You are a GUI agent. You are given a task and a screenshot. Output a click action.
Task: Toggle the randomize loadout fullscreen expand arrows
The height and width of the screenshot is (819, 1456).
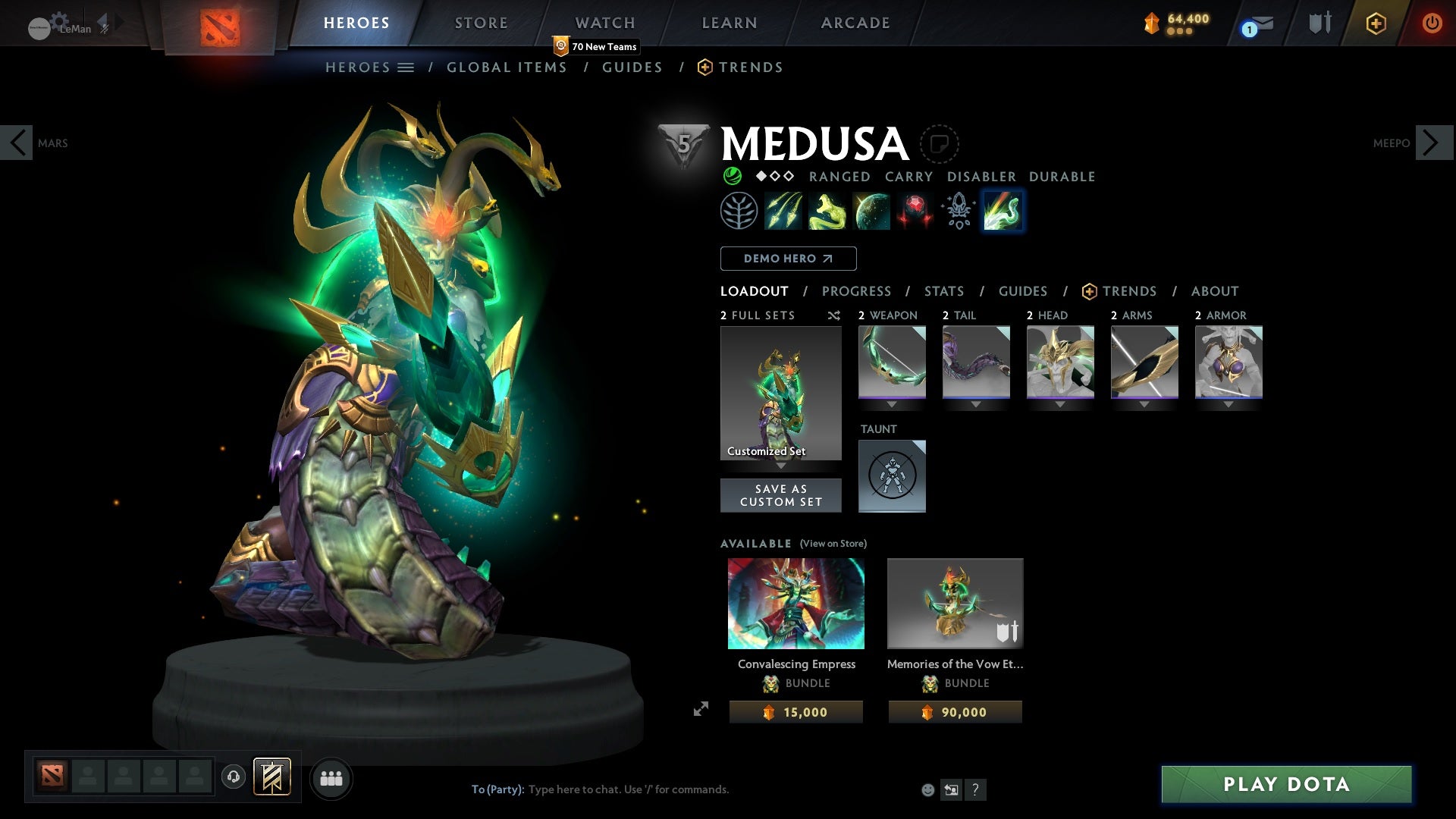(701, 708)
